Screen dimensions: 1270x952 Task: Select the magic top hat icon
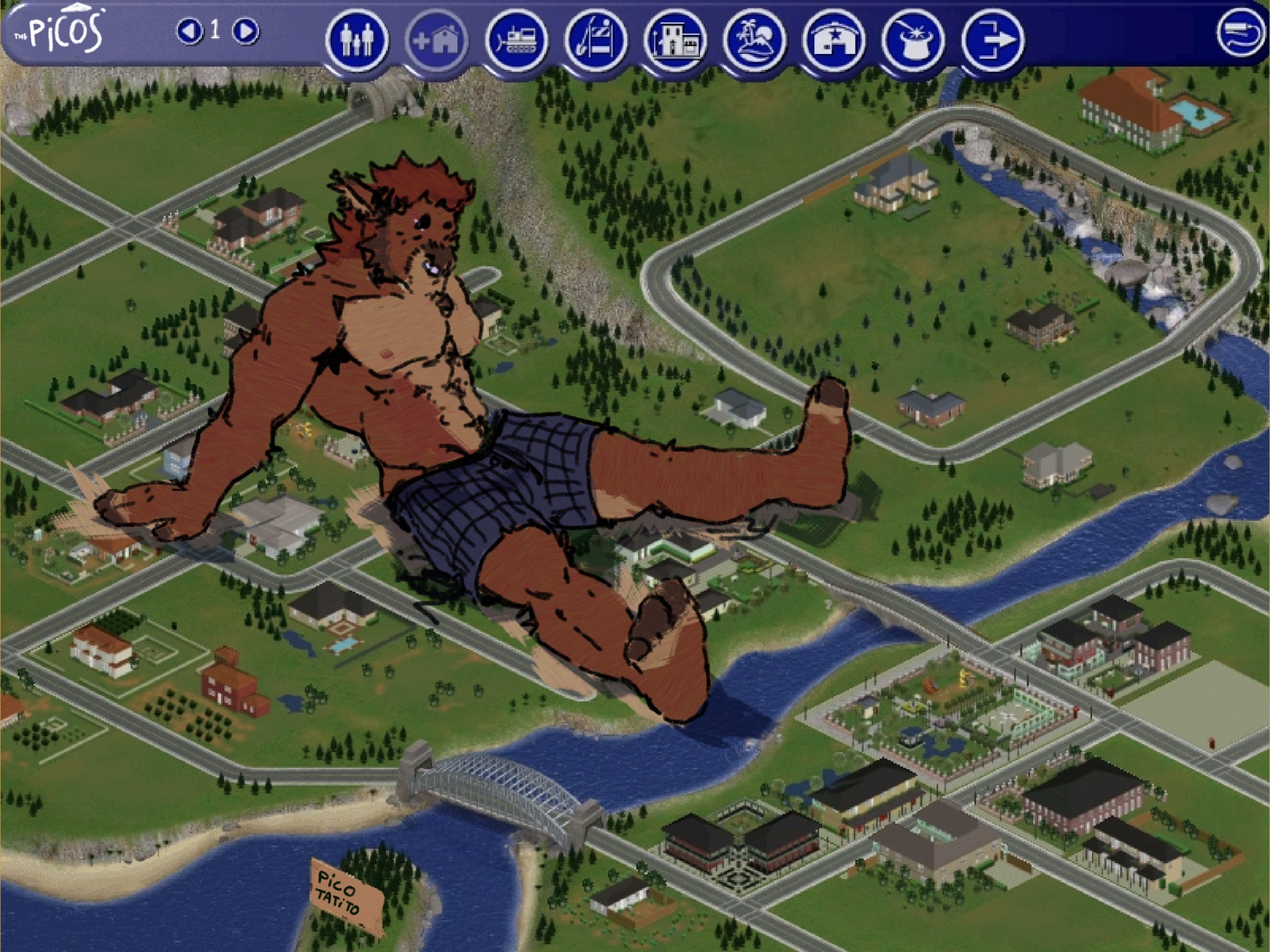[x=913, y=40]
